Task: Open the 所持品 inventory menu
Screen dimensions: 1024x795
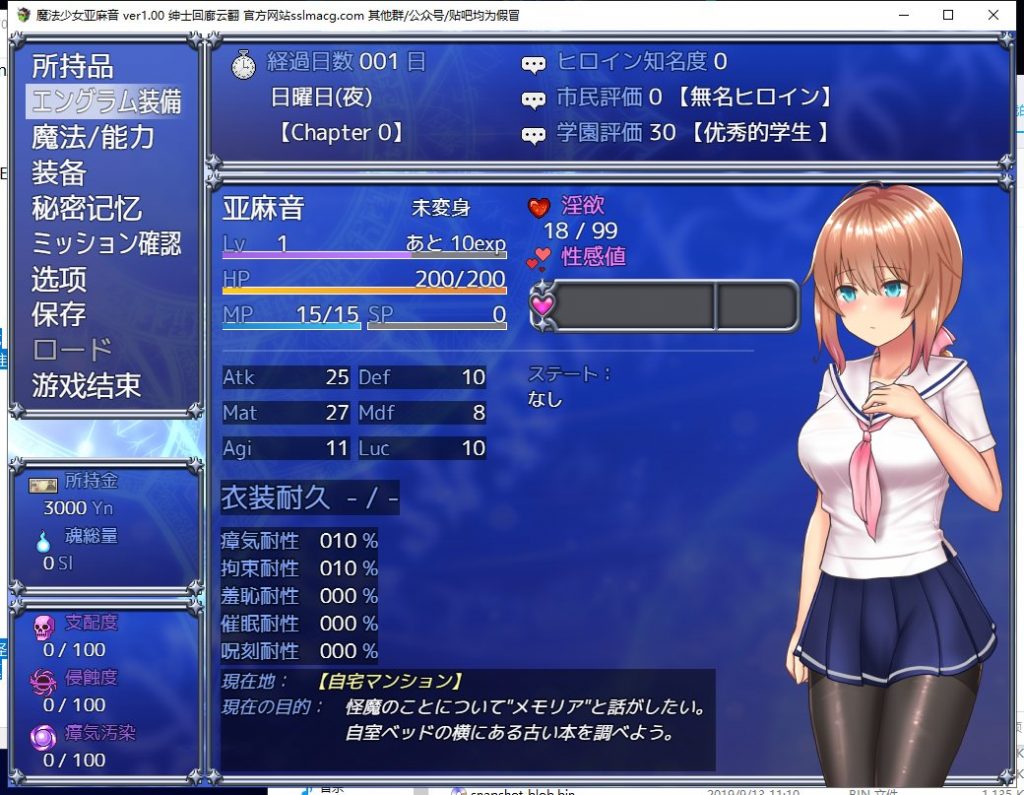Action: (73, 67)
